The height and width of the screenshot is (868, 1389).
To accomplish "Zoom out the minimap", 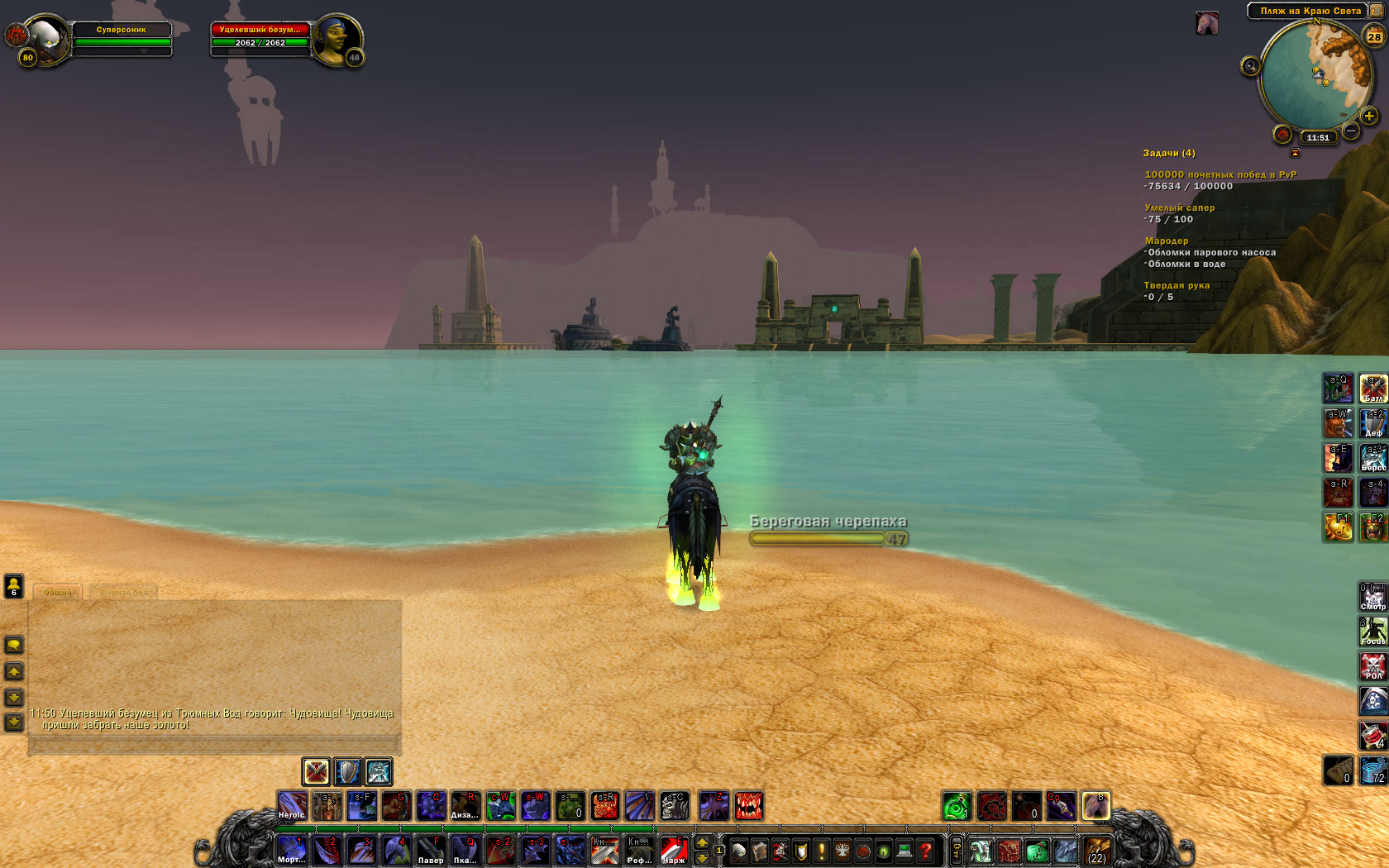I will pyautogui.click(x=1351, y=131).
